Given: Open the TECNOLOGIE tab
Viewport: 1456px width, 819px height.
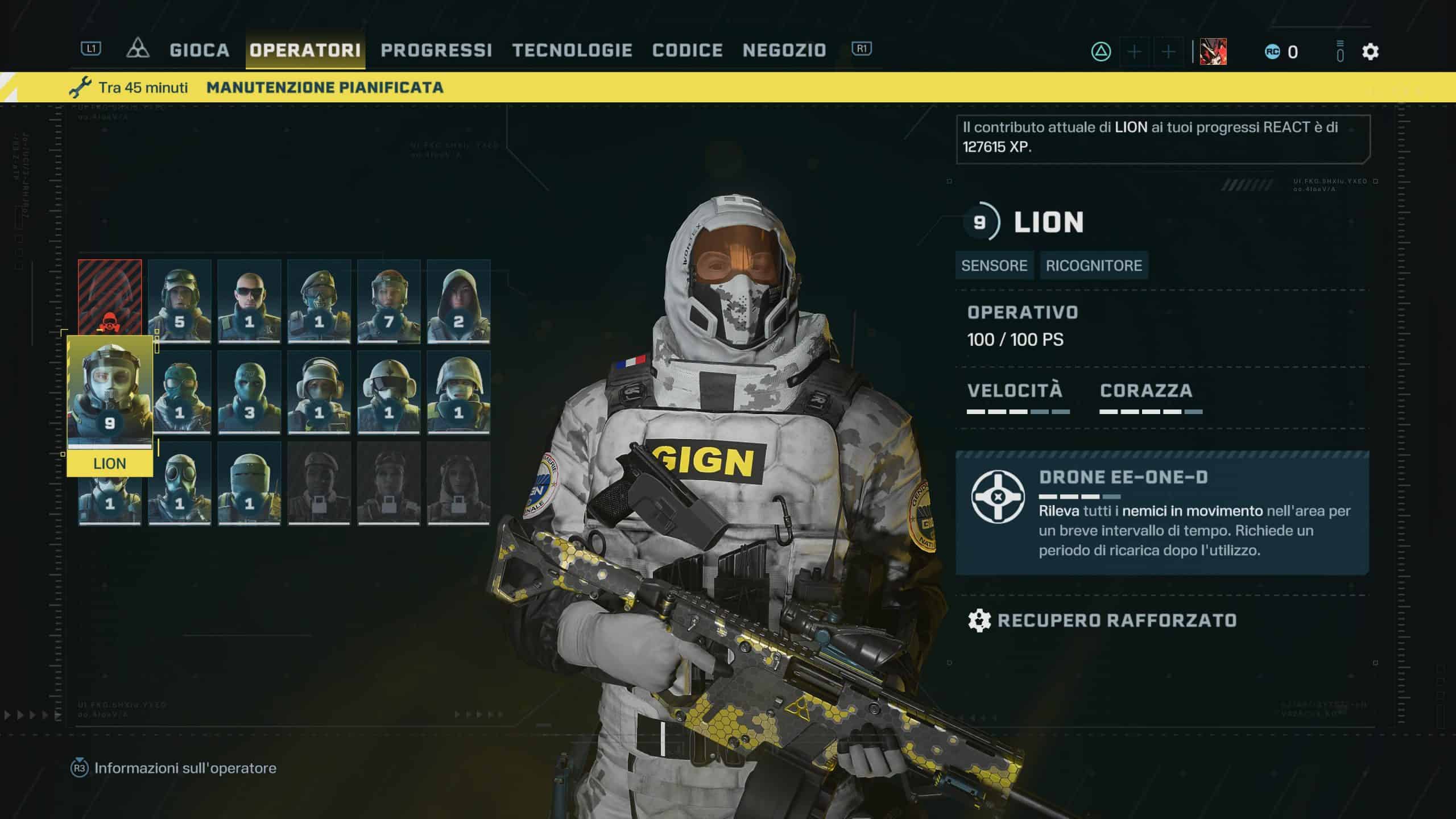Looking at the screenshot, I should pos(572,51).
